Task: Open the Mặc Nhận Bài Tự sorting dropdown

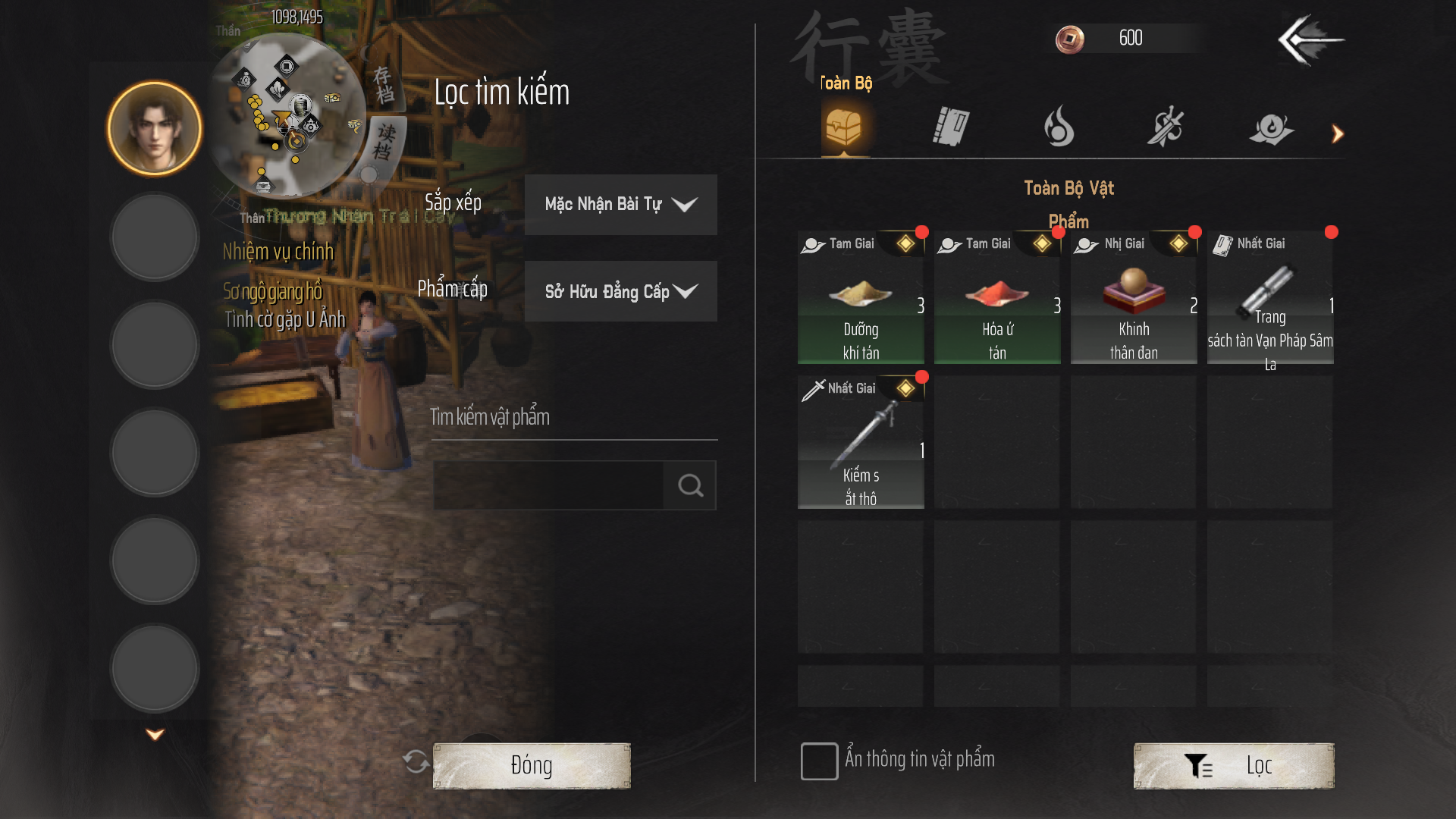Action: pos(620,204)
